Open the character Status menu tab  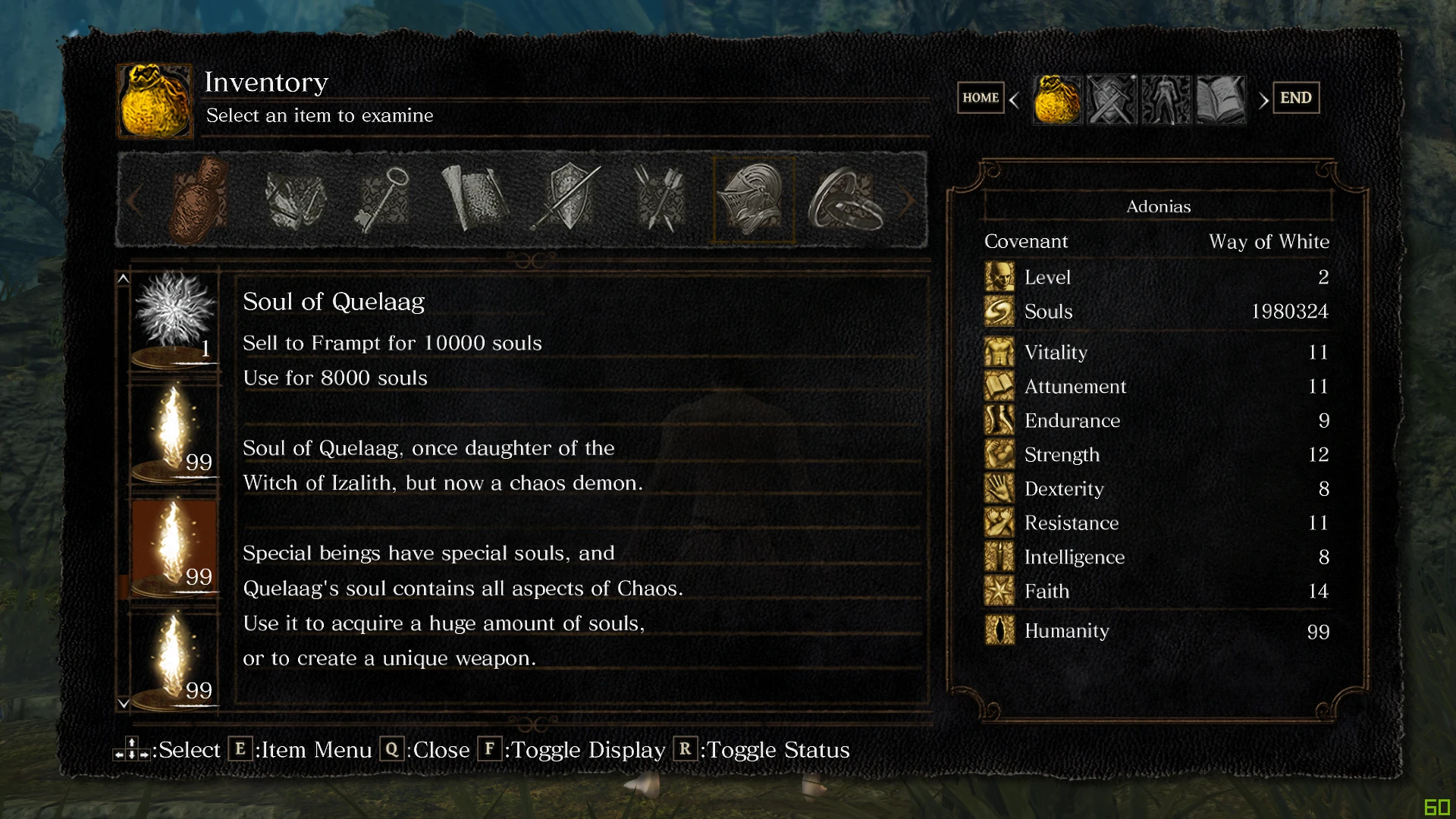(1166, 99)
